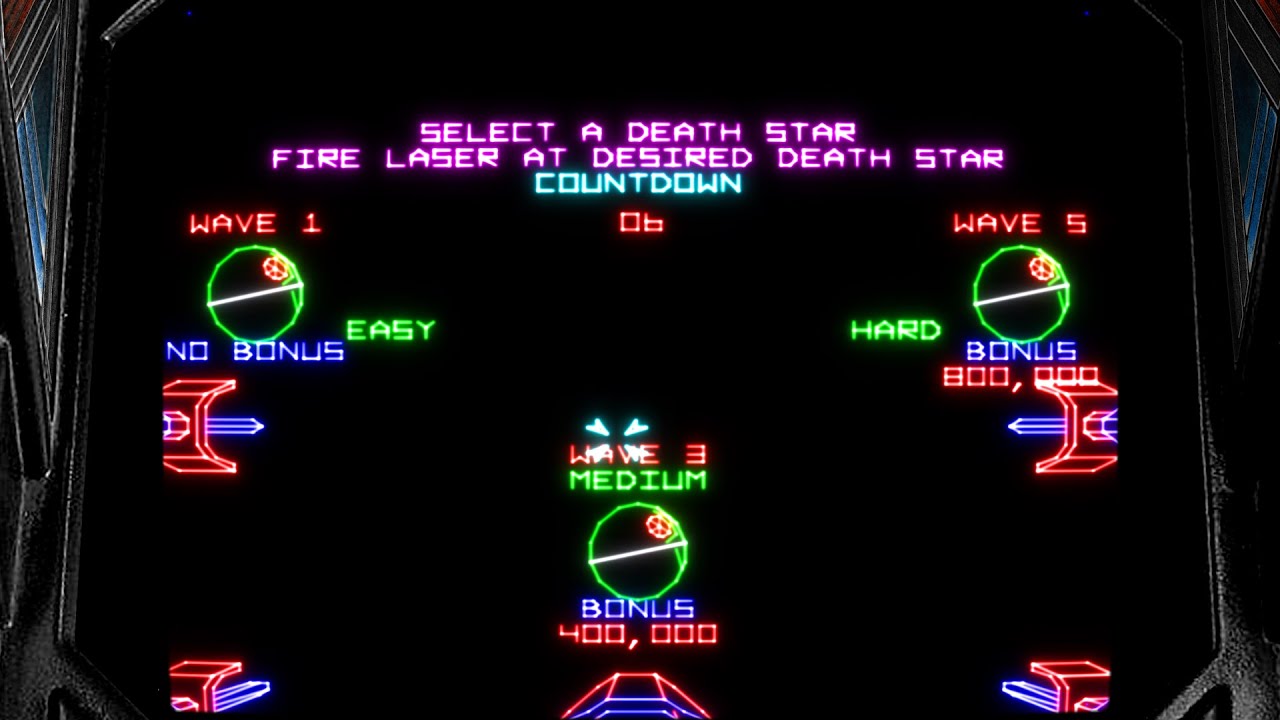Select the Wave 3 Death Star
1280x720 pixels.
[x=640, y=550]
